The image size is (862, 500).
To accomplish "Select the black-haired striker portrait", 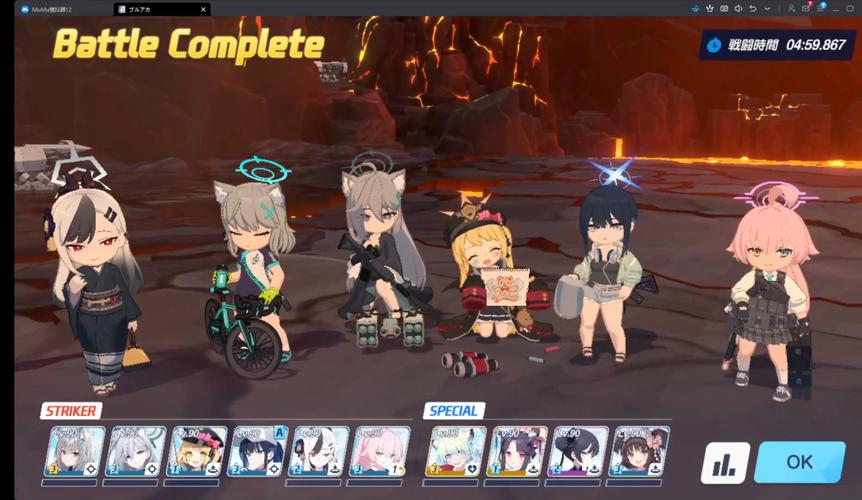I will click(258, 451).
